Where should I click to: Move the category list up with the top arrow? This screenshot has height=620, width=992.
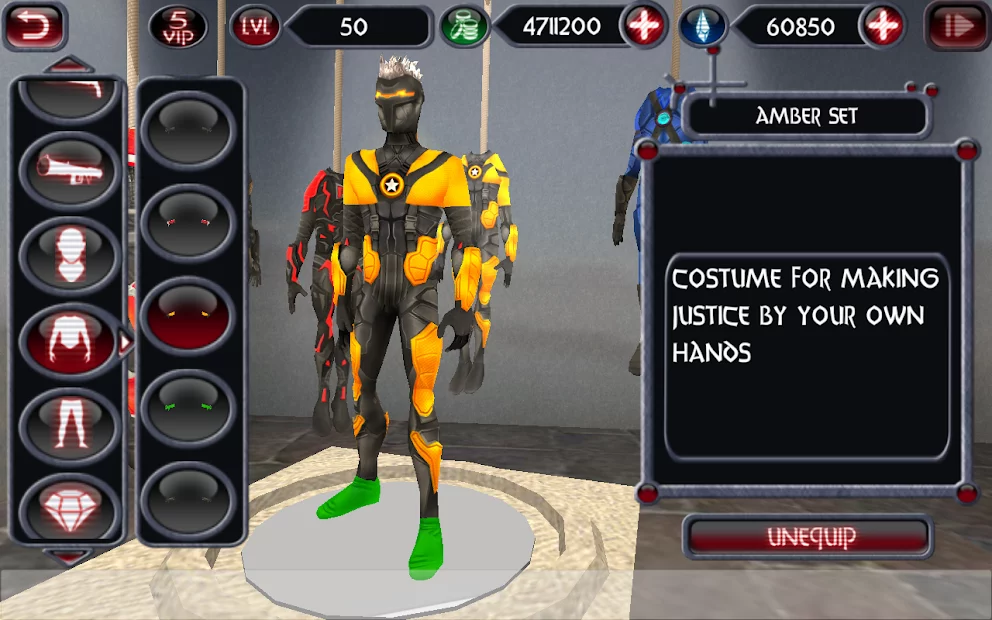(x=69, y=66)
